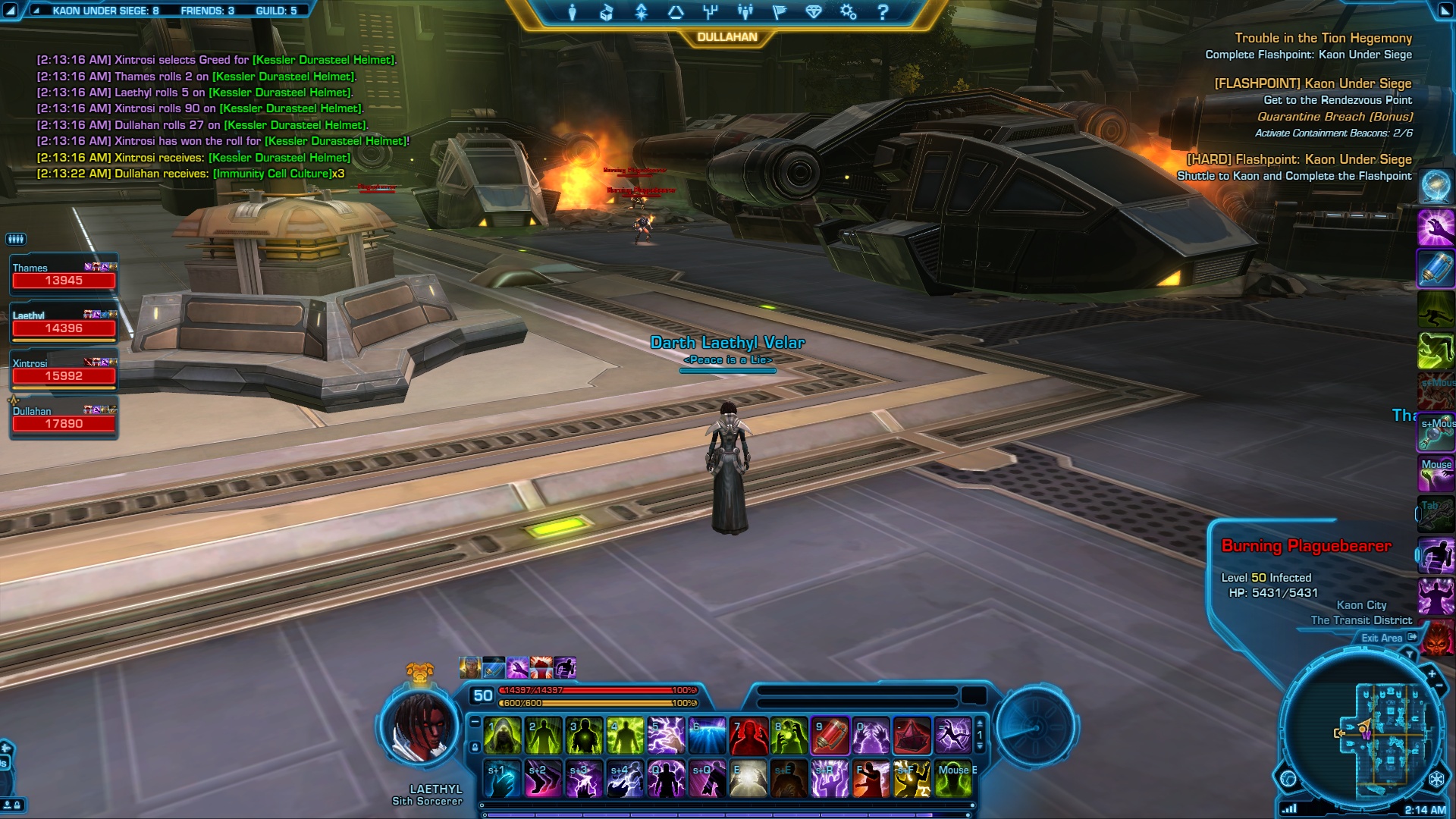
Task: Zoom in the minimap with the plus button
Action: point(1432,673)
